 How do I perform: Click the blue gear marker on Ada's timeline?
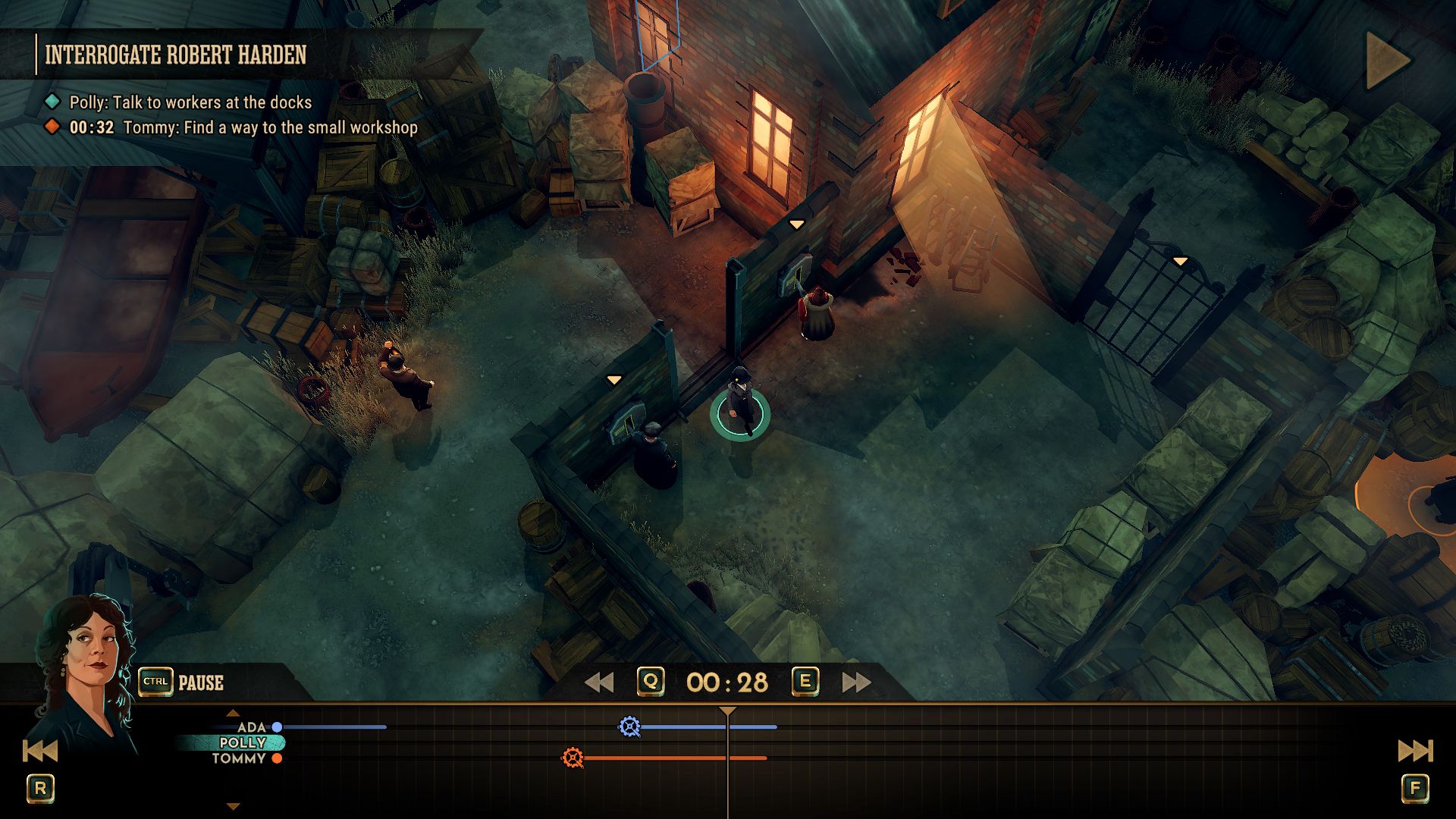pyautogui.click(x=629, y=726)
